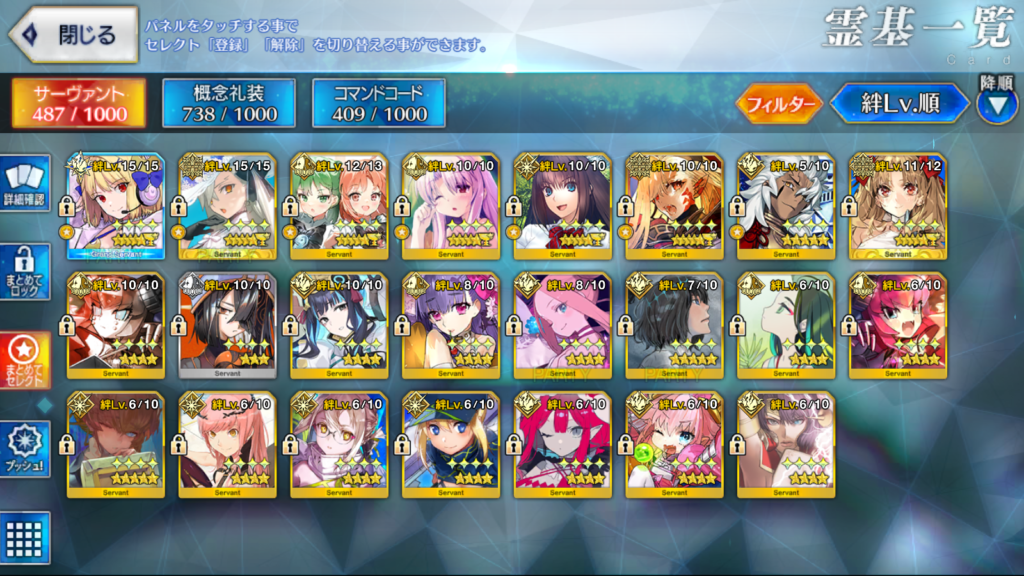The width and height of the screenshot is (1024, 576).
Task: Activate まとめてロック bulk lock
Action: pyautogui.click(x=25, y=273)
